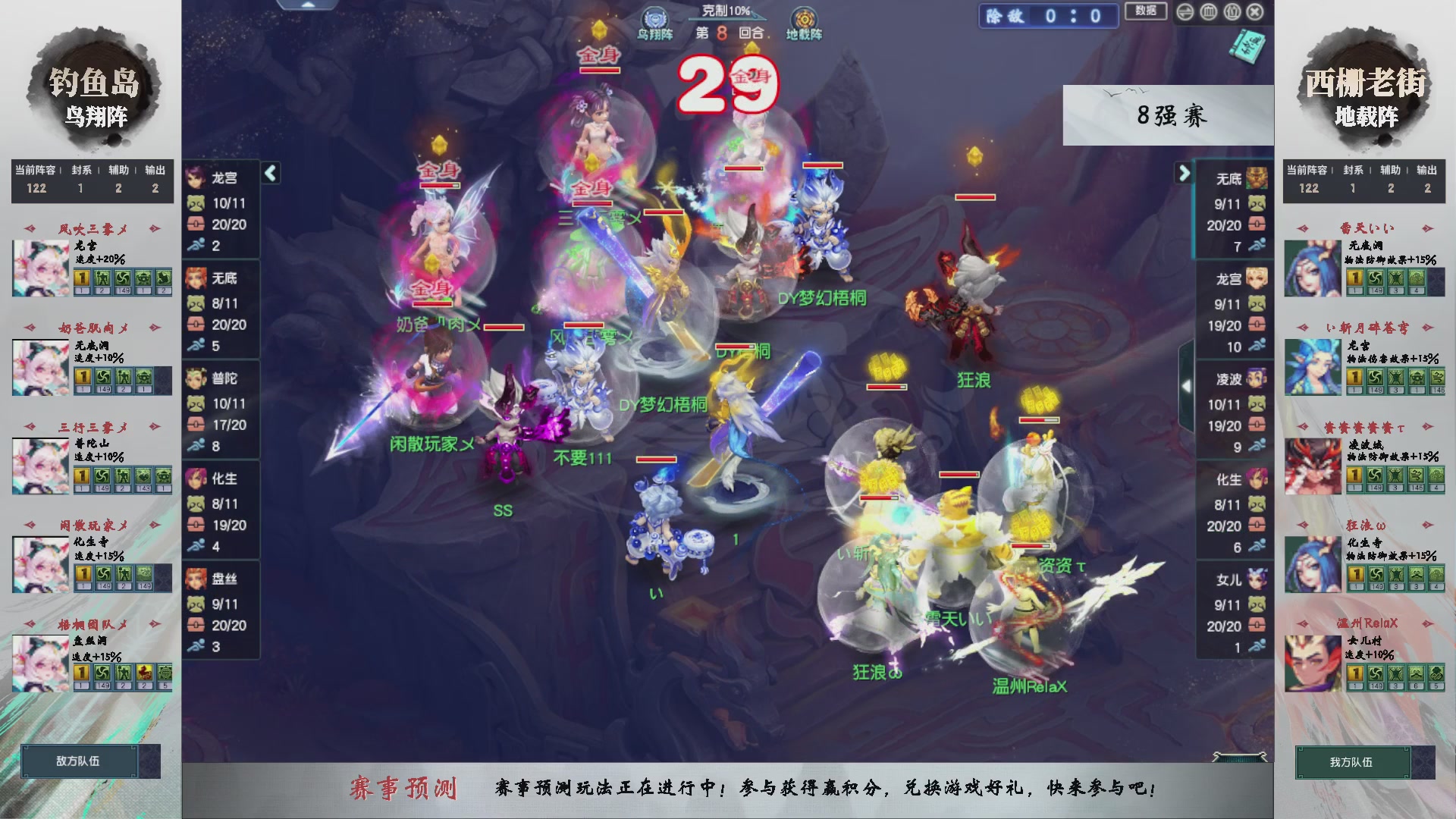Image resolution: width=1456 pixels, height=819 pixels.
Task: Collapse right roster panel with right chevron
Action: click(x=1185, y=174)
